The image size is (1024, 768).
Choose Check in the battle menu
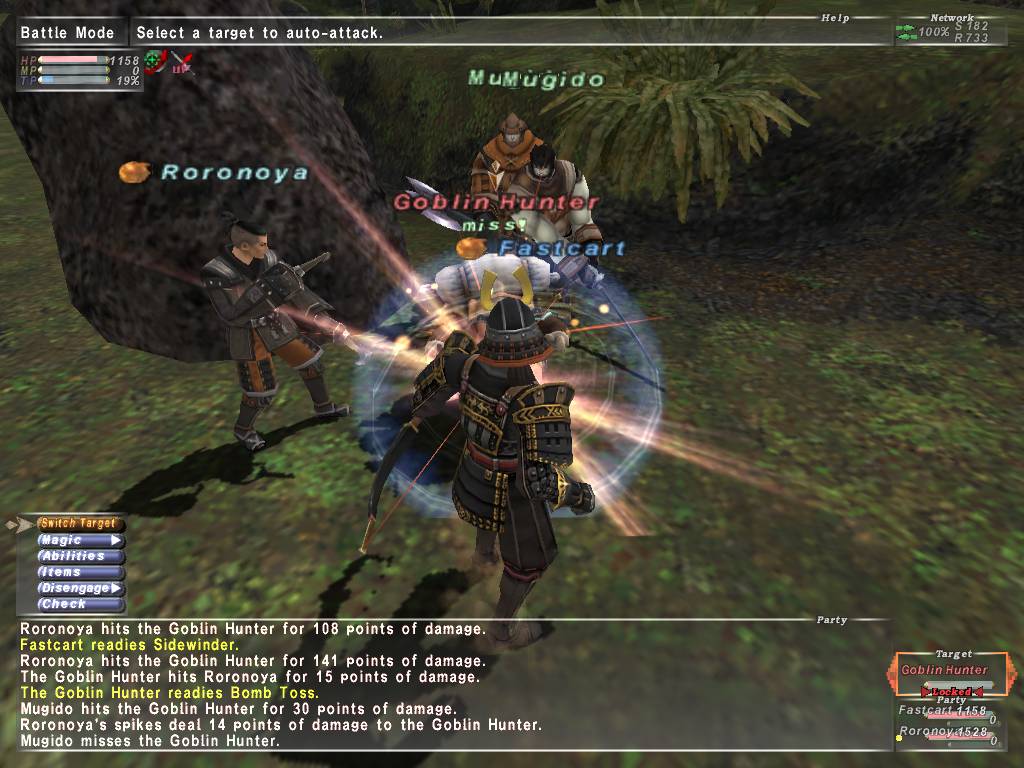(x=79, y=604)
